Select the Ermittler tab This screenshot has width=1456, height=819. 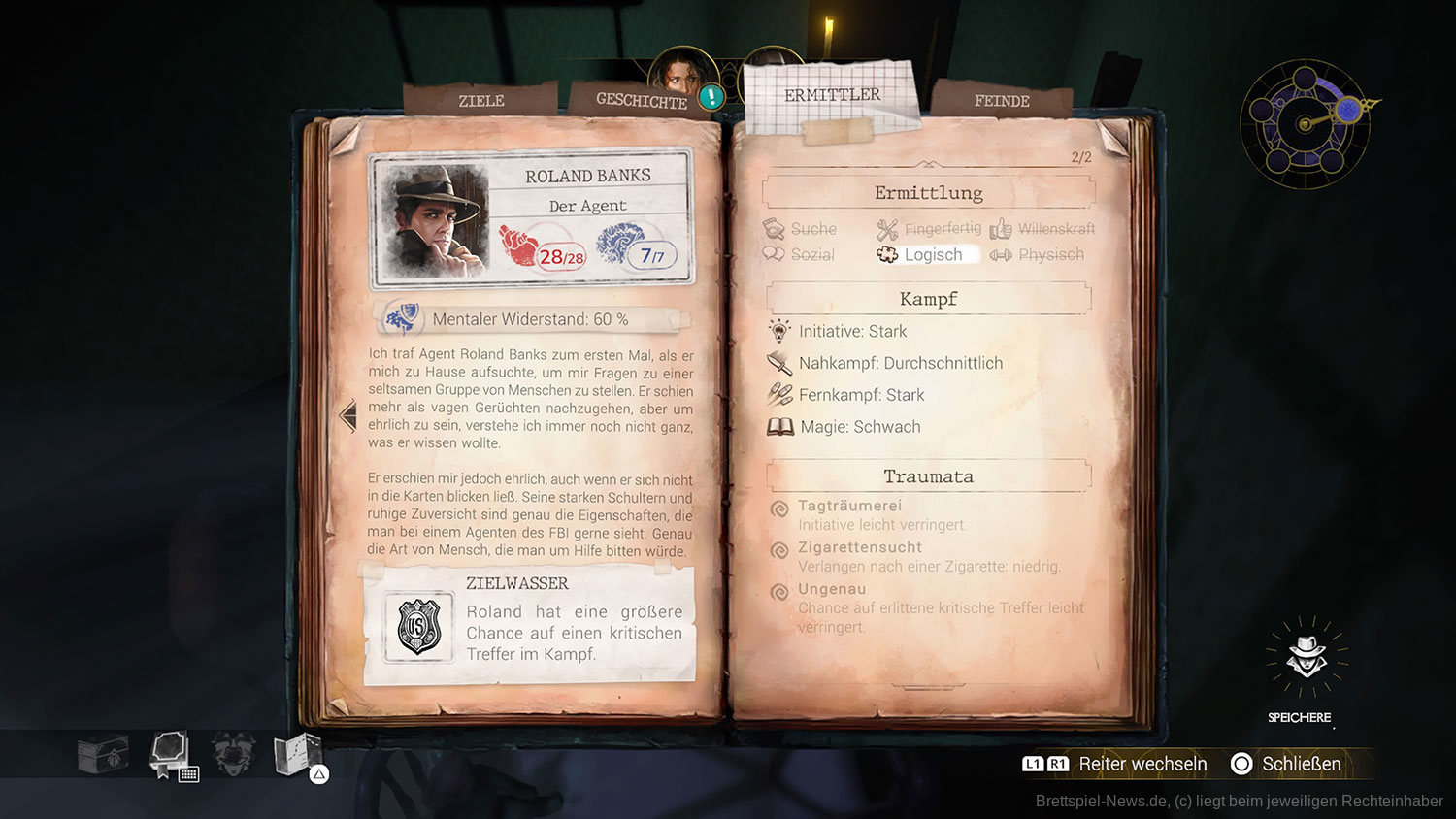coord(832,95)
